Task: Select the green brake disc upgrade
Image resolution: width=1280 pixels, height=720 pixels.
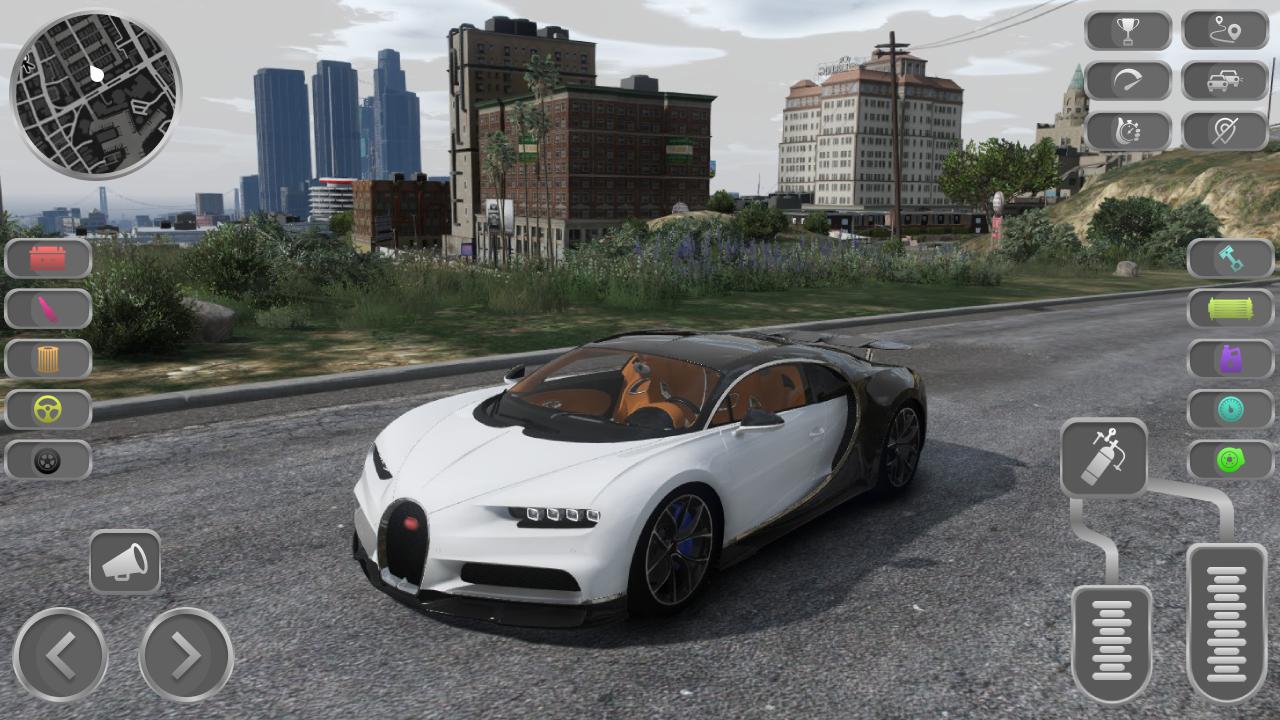Action: [x=1230, y=460]
